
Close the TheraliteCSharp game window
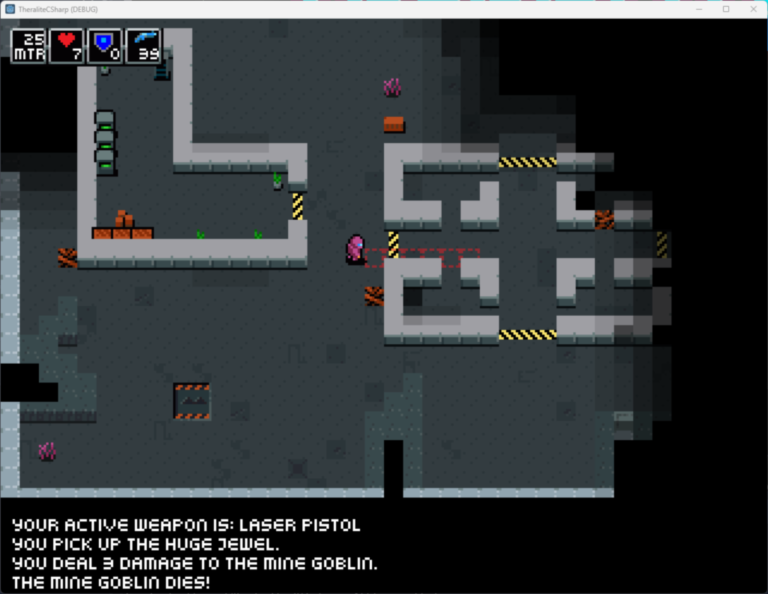(x=752, y=9)
